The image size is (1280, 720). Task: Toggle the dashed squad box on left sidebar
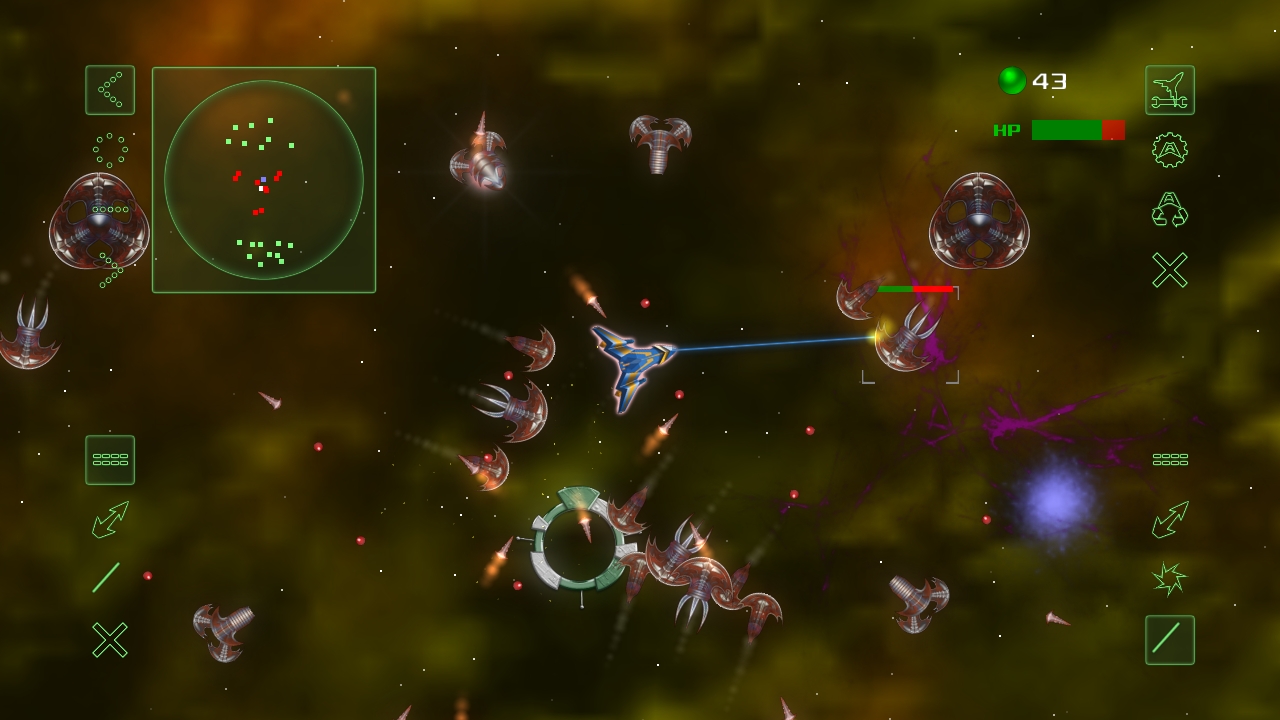pos(110,459)
